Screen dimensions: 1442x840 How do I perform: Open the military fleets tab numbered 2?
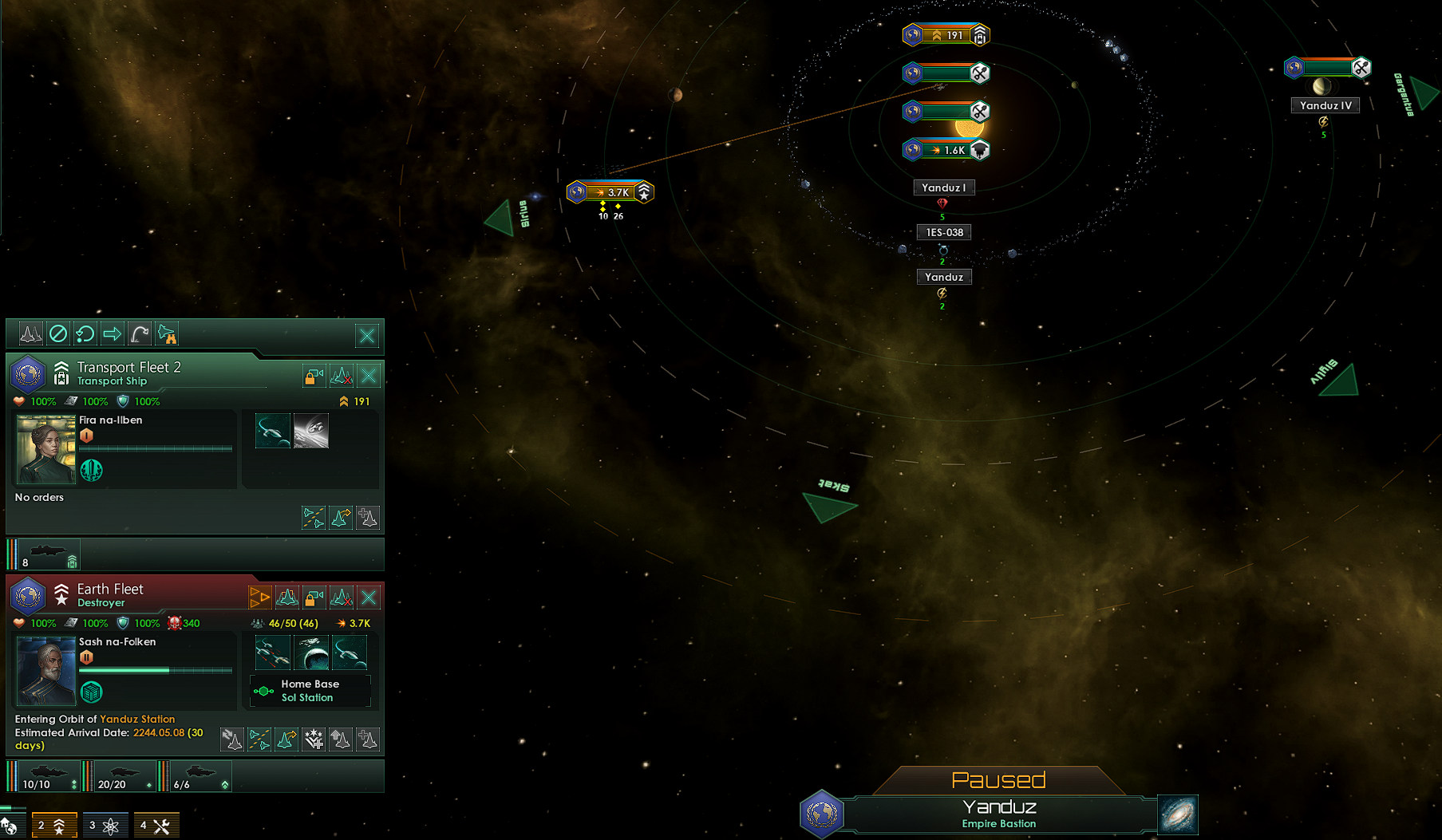point(54,825)
